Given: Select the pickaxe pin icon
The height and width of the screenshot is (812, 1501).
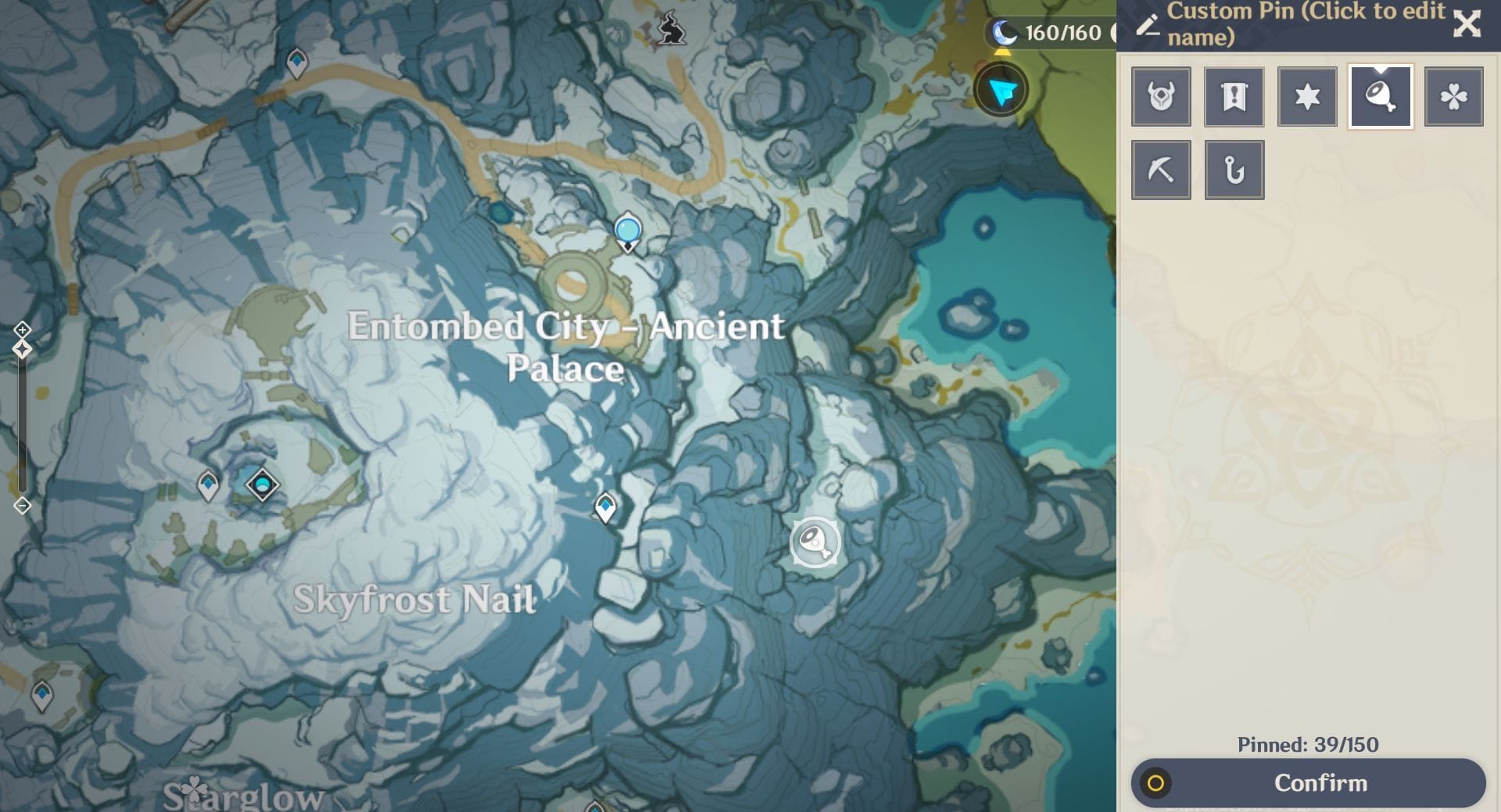Looking at the screenshot, I should point(1161,169).
